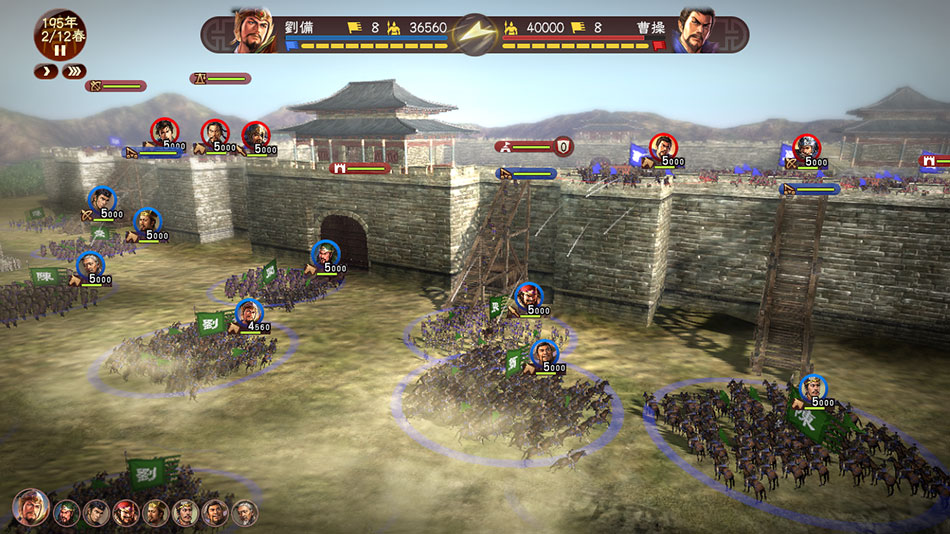Choose the large leader portrait in officer row

click(30, 508)
